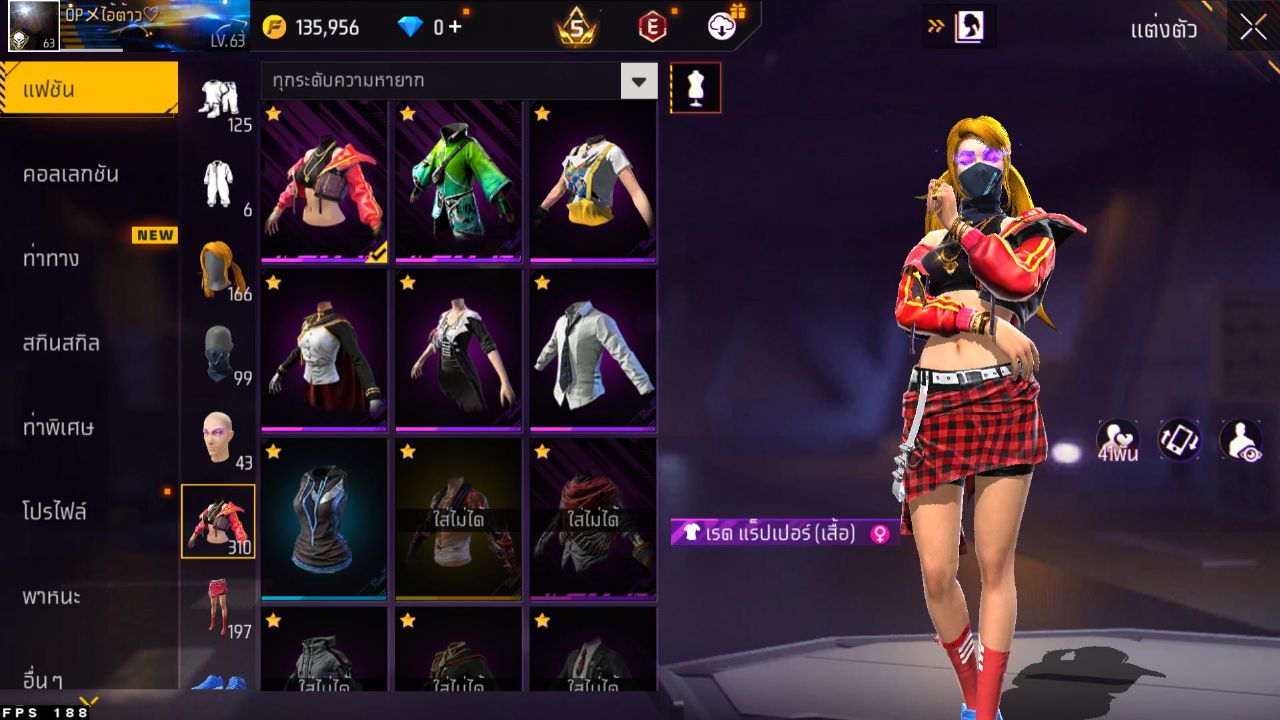Click the mannequin icon above the character preview
The height and width of the screenshot is (720, 1280).
click(x=696, y=87)
